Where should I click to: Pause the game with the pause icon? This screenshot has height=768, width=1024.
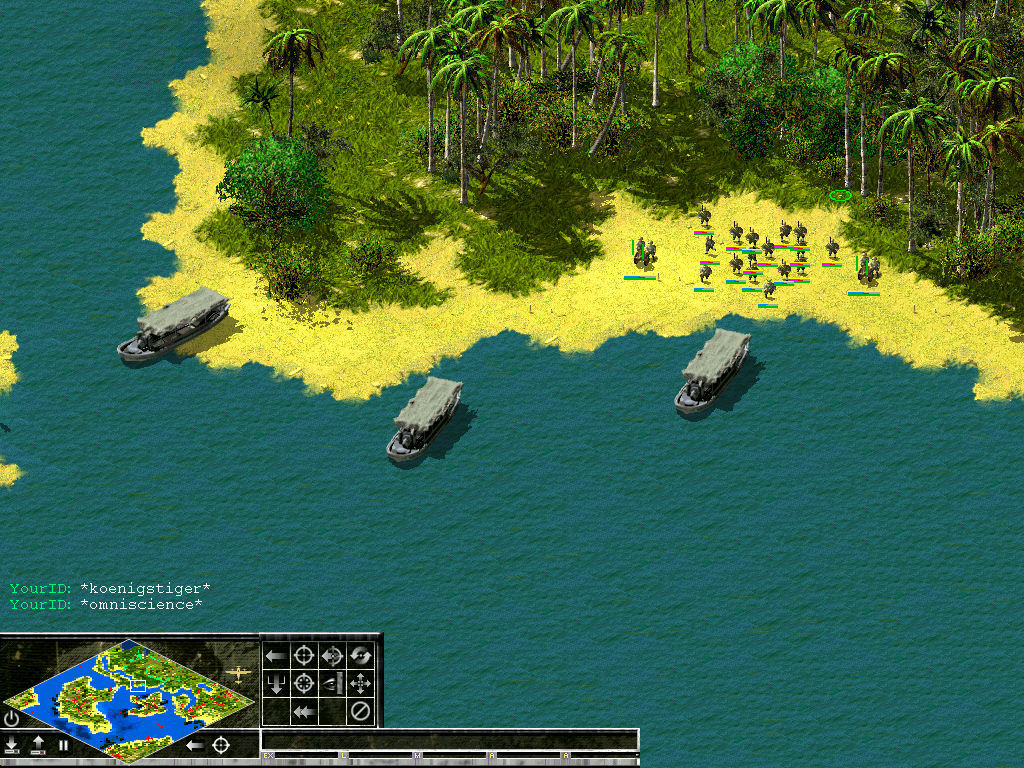64,745
